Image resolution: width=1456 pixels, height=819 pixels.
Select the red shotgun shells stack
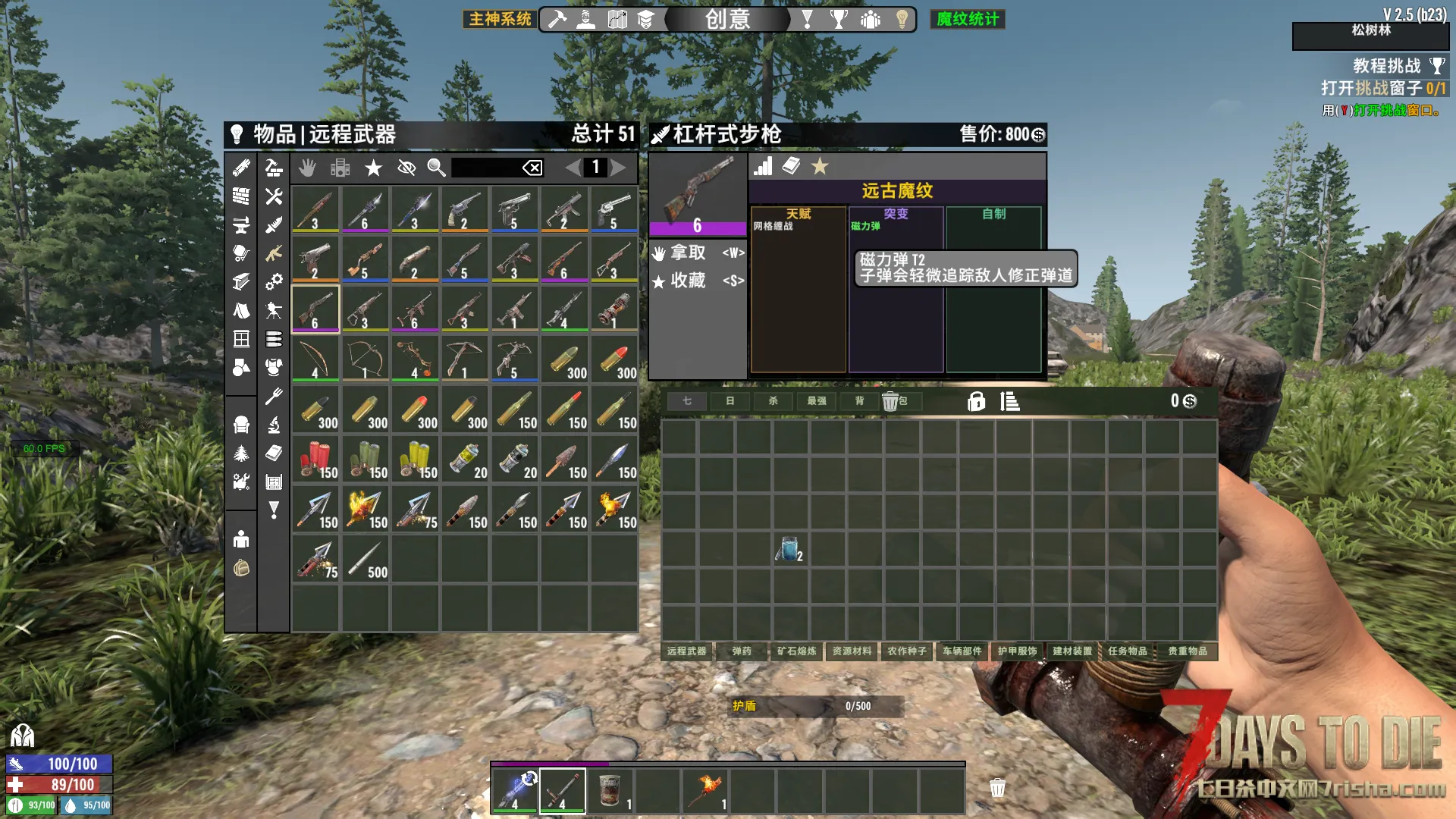[x=315, y=459]
